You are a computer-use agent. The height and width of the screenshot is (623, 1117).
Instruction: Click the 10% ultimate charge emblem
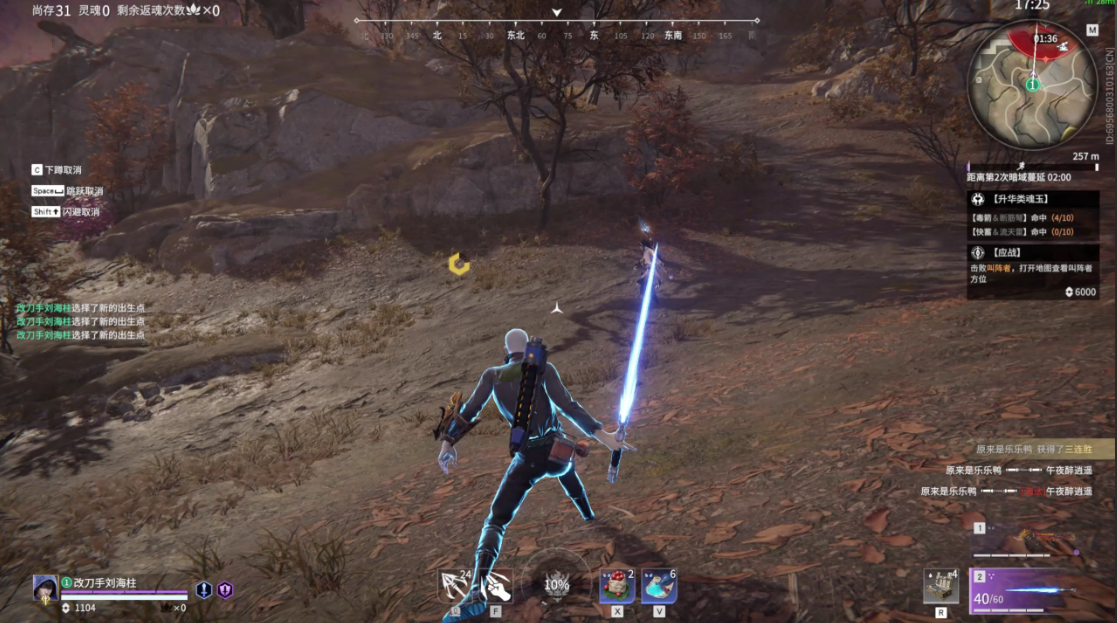pos(557,584)
